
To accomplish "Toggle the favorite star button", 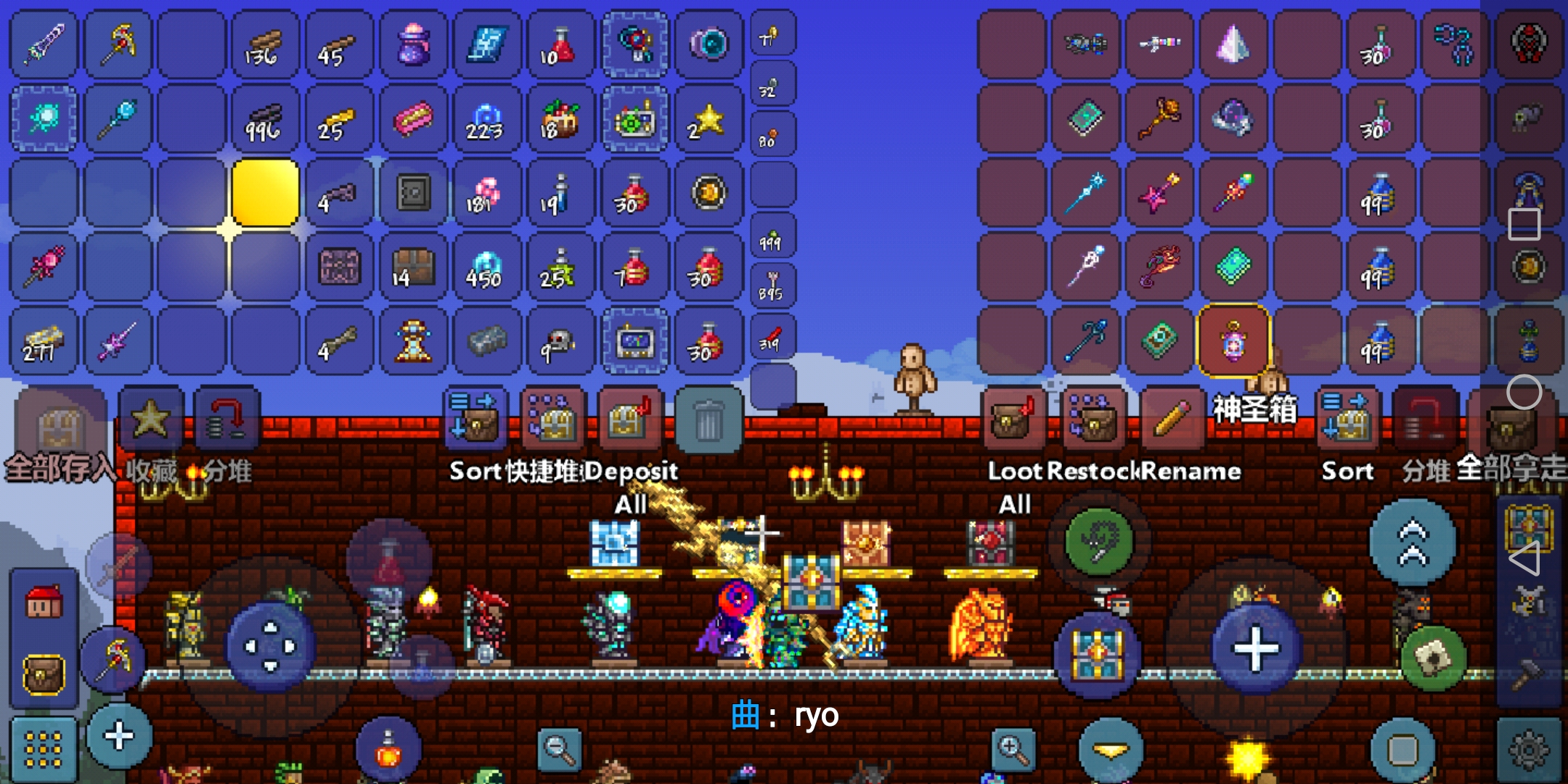I will (x=150, y=419).
